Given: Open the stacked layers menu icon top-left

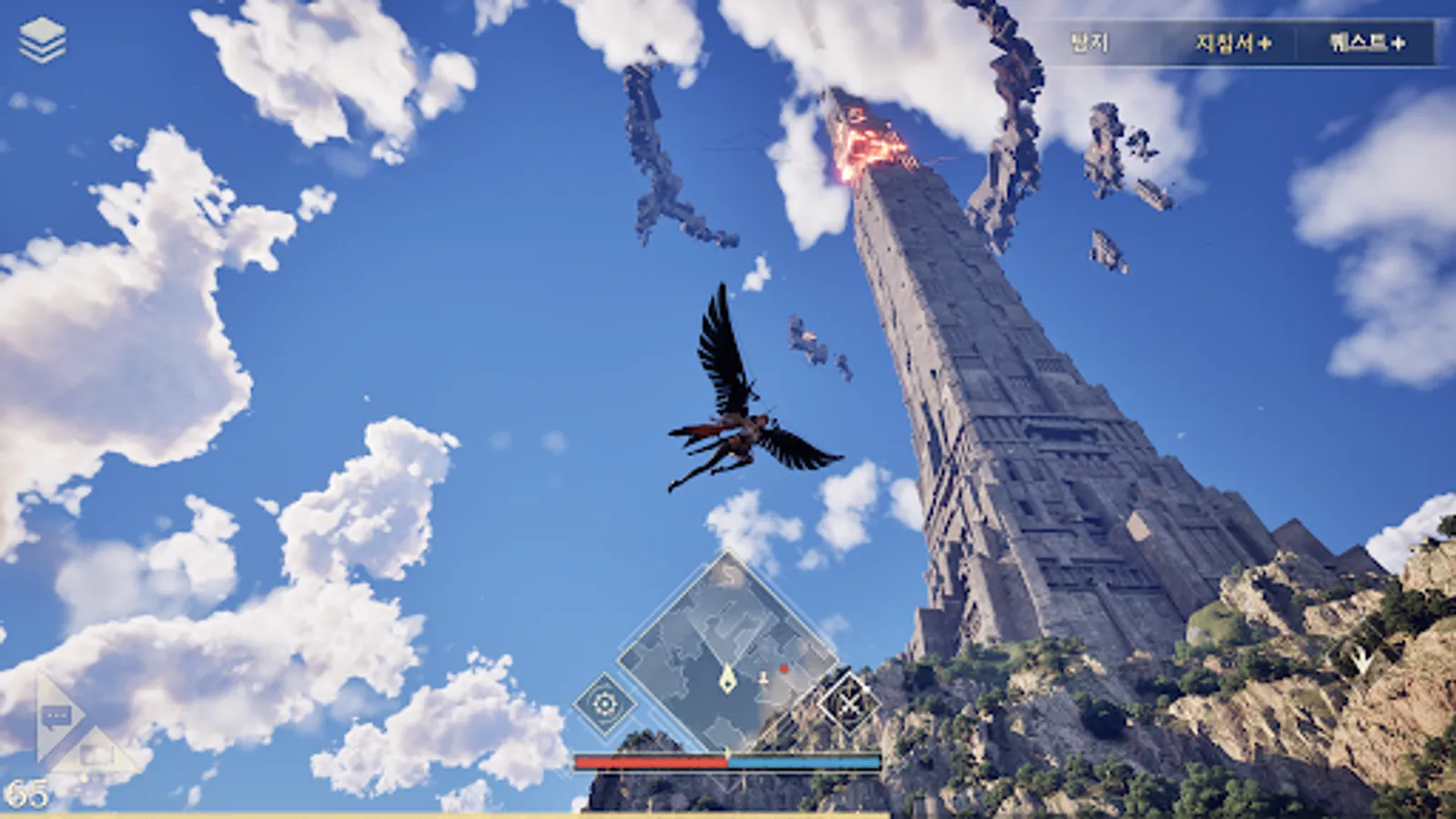Looking at the screenshot, I should coord(45,37).
